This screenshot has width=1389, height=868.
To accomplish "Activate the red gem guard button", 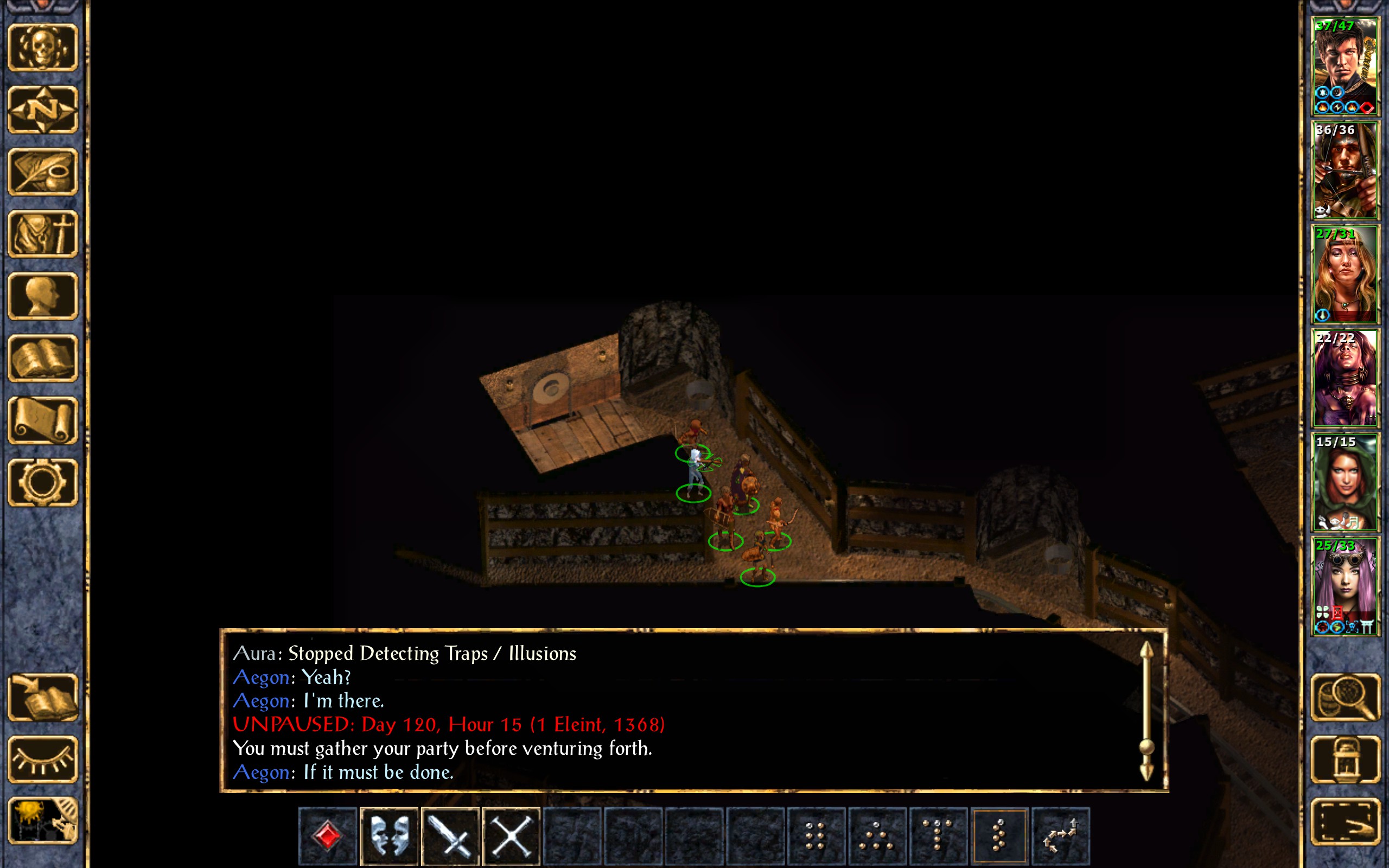I will pos(328,835).
